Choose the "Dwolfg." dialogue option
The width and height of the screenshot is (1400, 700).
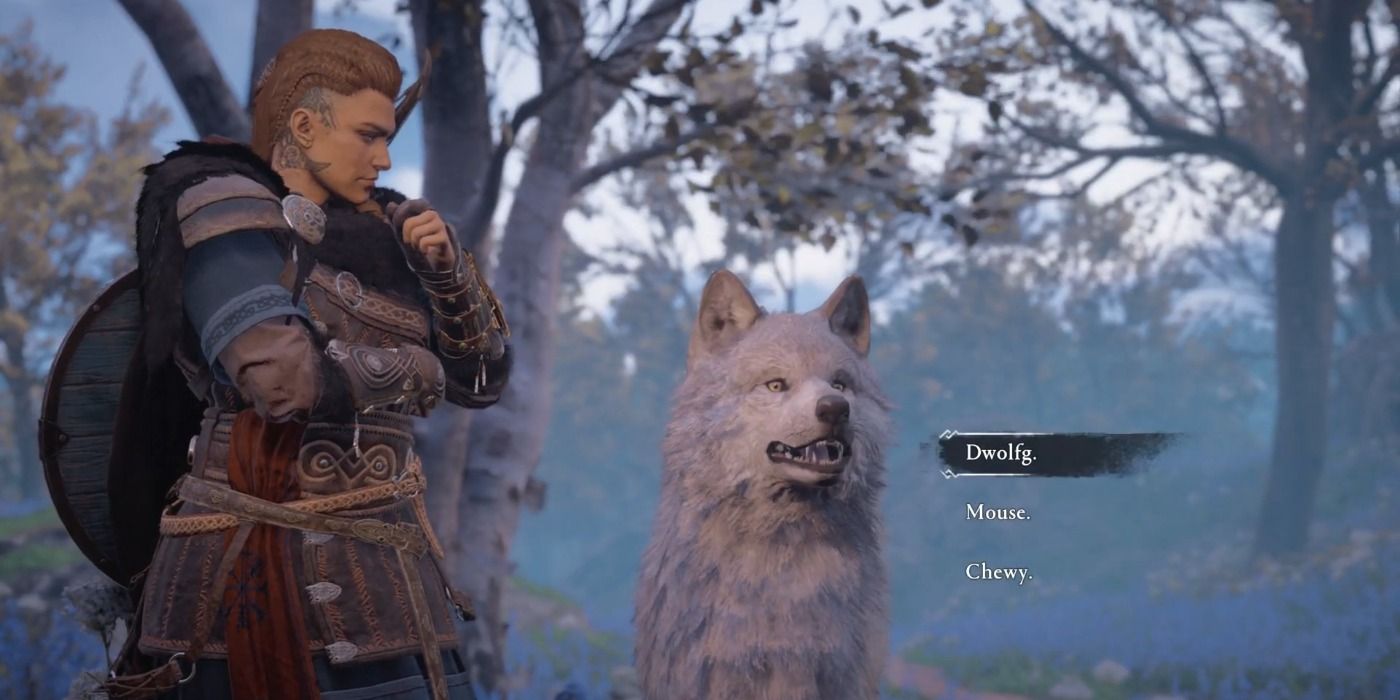coord(1001,453)
